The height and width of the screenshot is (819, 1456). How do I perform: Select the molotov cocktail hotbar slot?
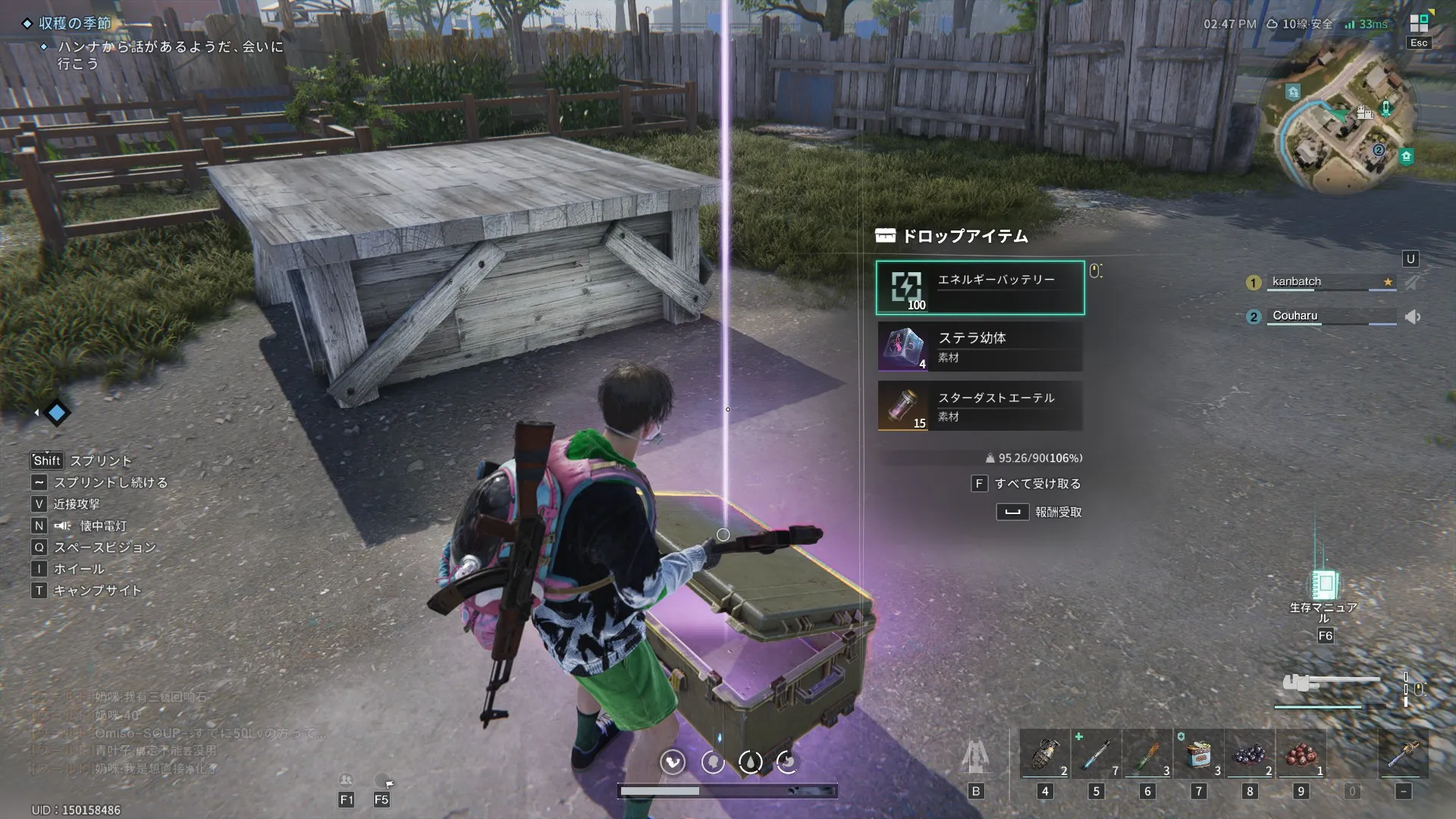[1147, 755]
